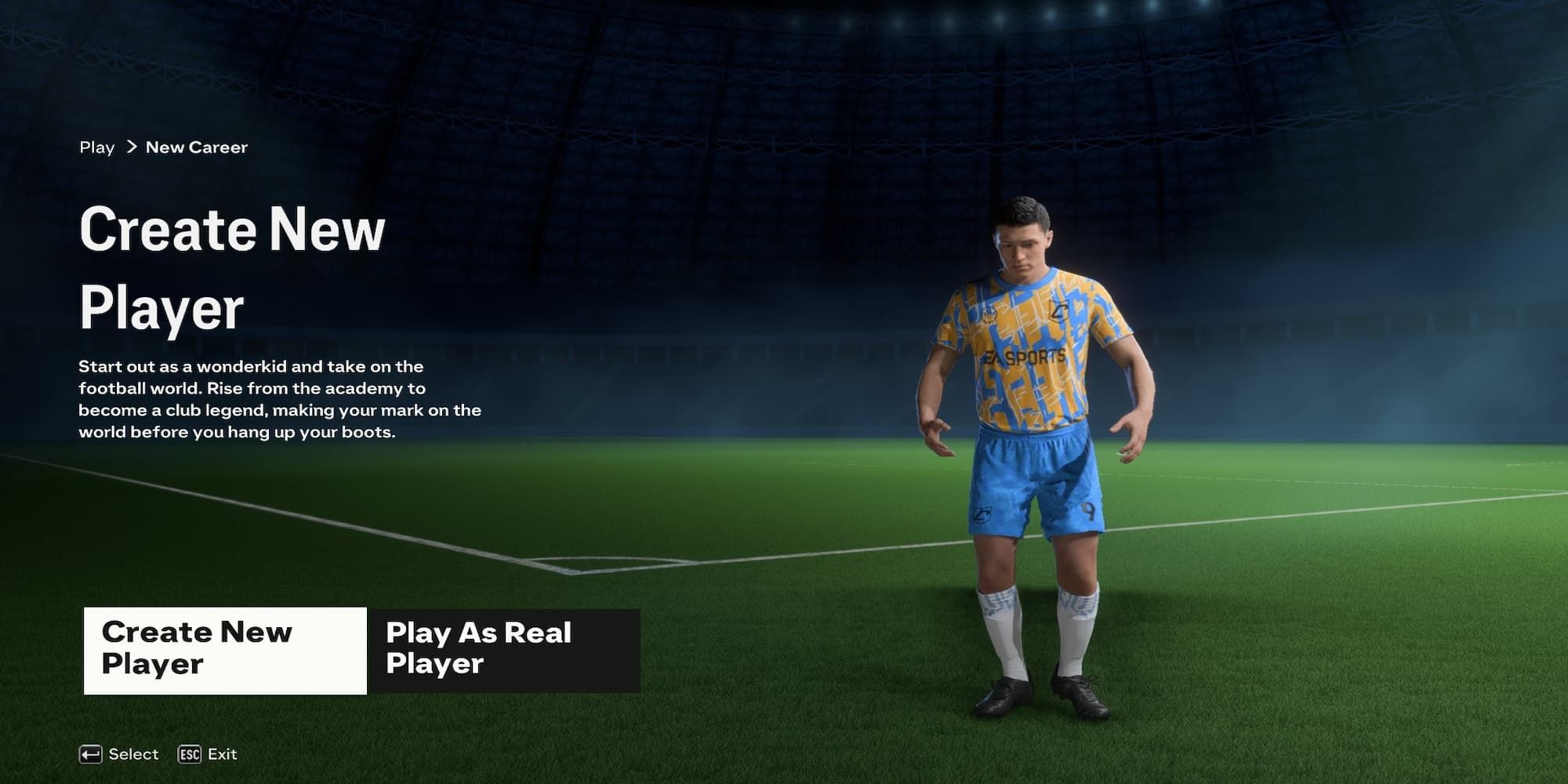
Task: Click the EA SPORTS logo on the shirt
Action: coord(1025,355)
